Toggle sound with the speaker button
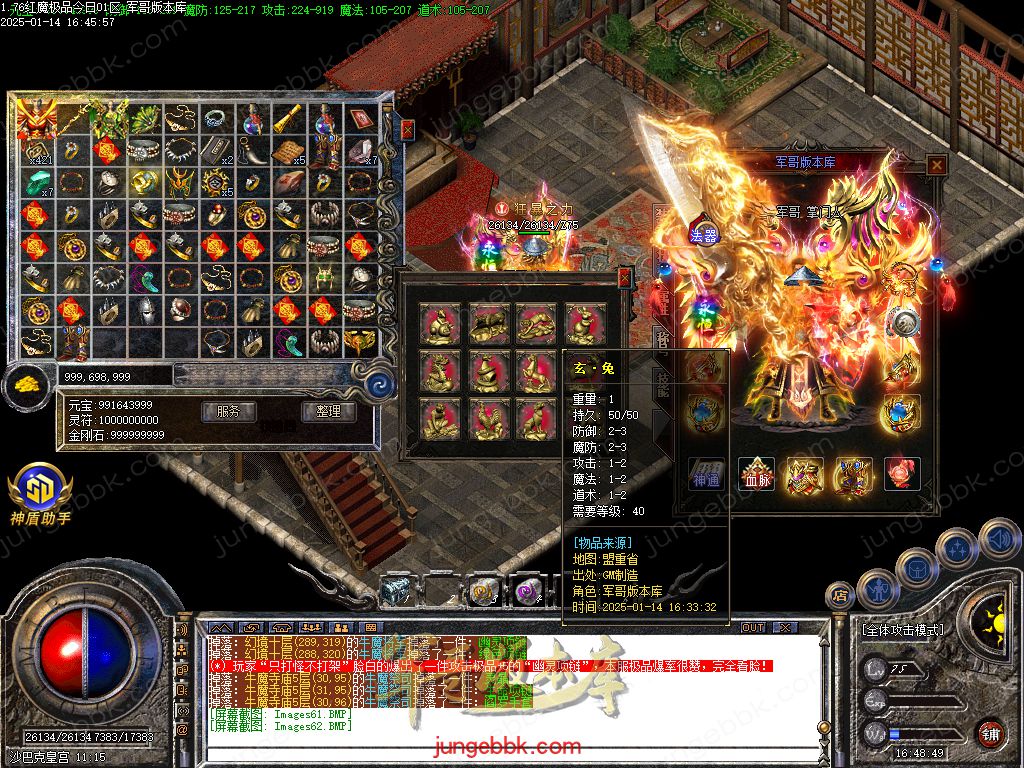 [998, 538]
